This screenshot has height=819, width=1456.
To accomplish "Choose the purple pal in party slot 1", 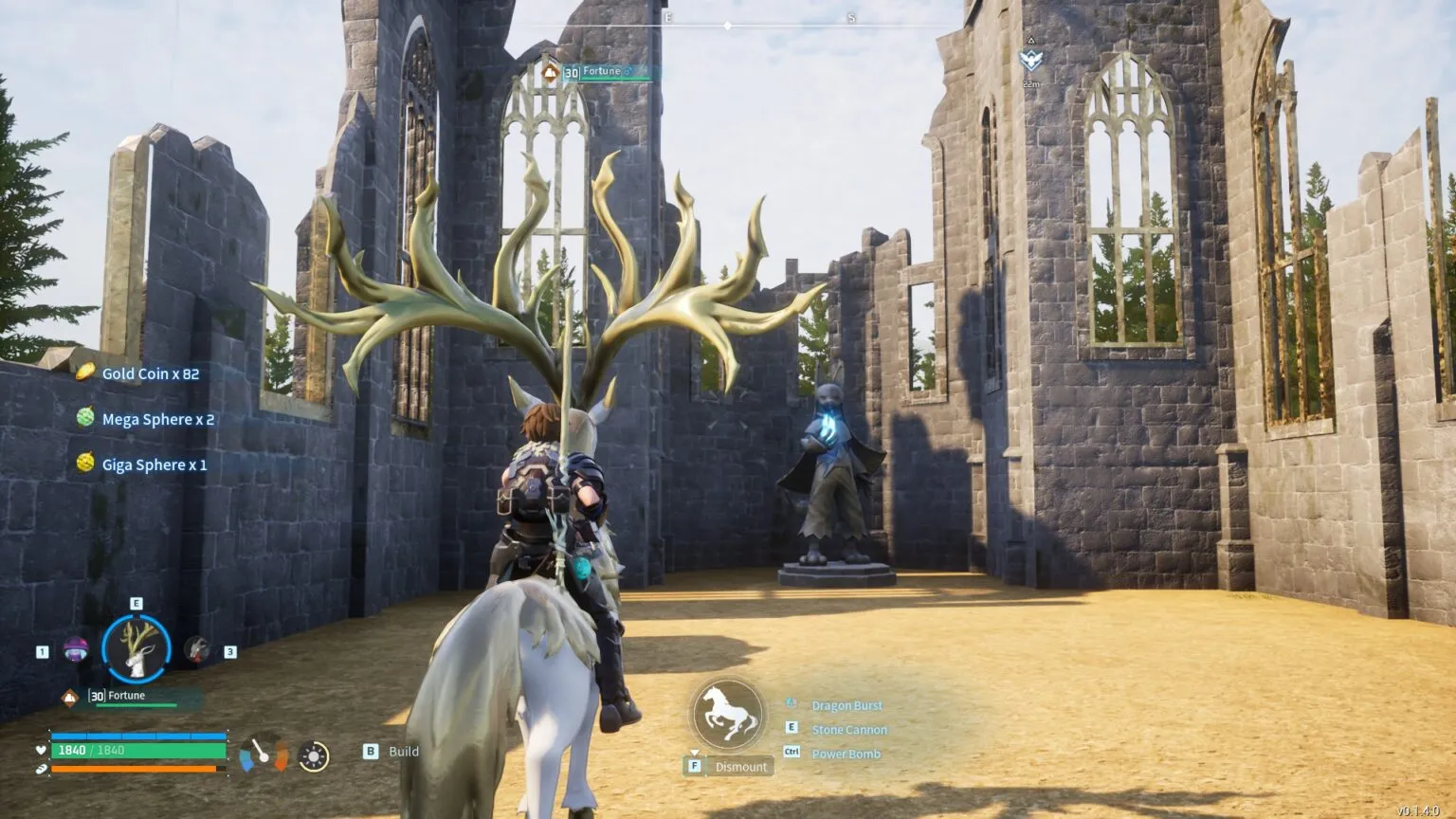I will click(75, 650).
